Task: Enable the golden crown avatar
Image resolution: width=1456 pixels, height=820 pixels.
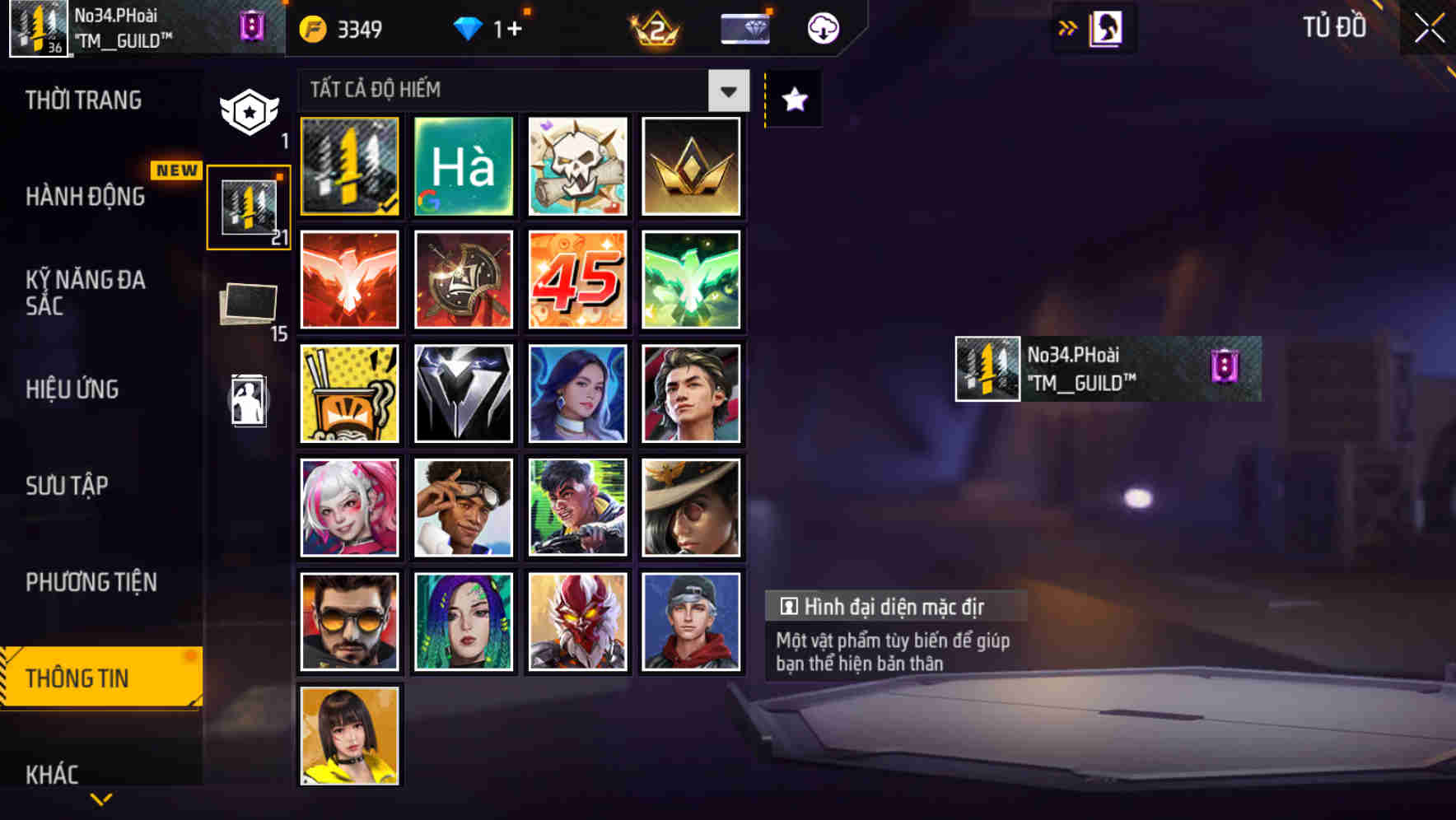Action: coord(692,166)
